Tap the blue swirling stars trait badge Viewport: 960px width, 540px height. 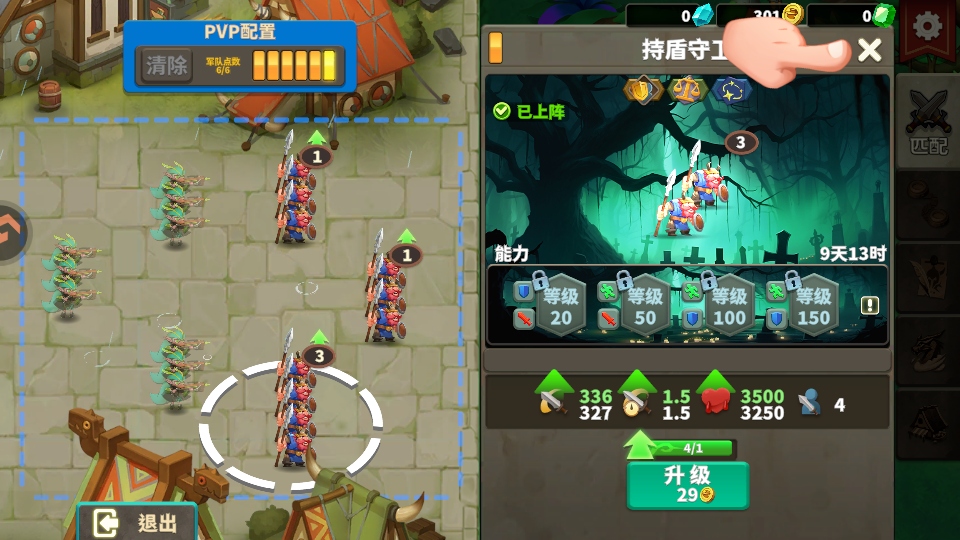732,90
